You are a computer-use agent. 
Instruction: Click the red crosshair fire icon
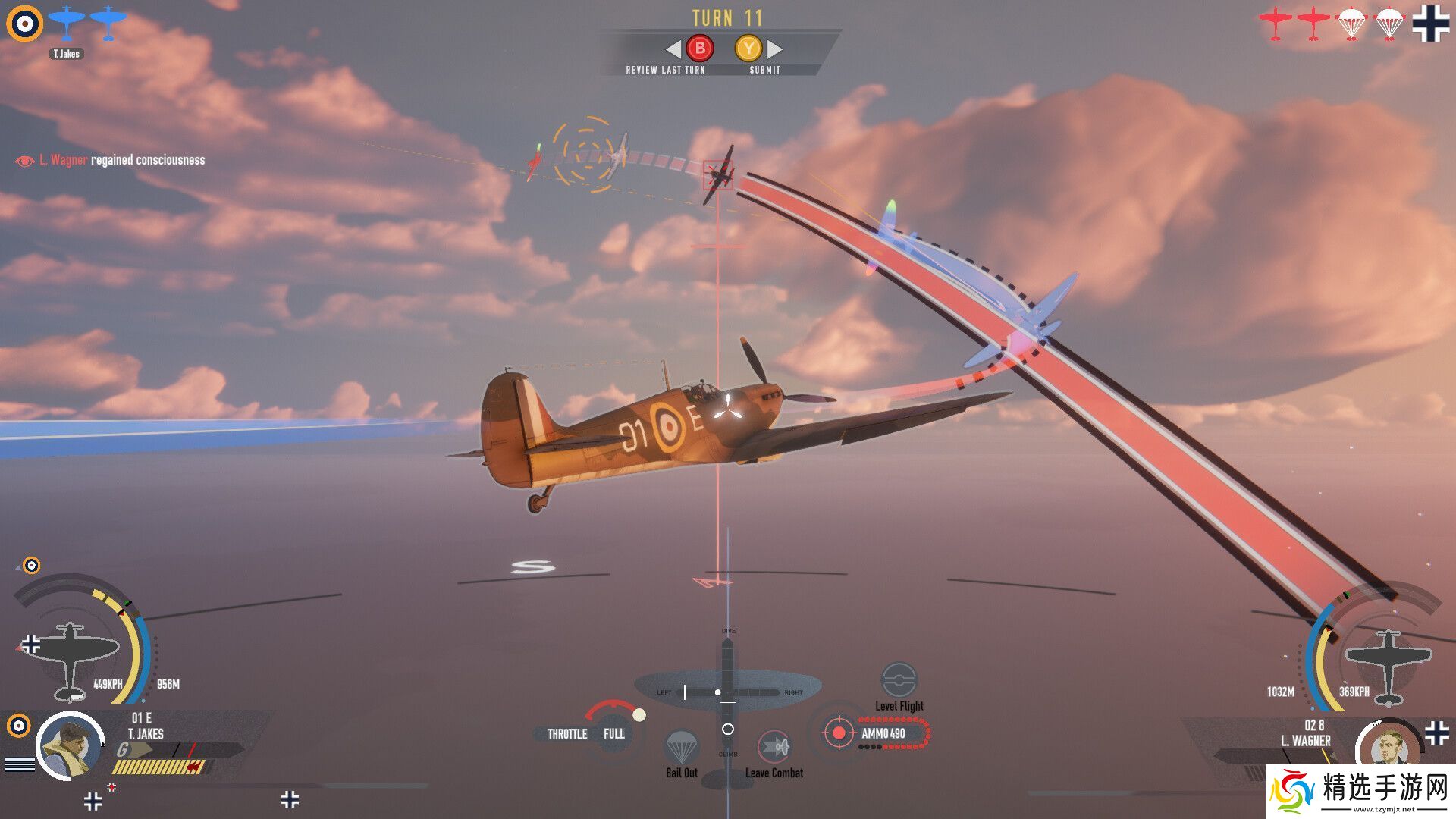[x=839, y=733]
